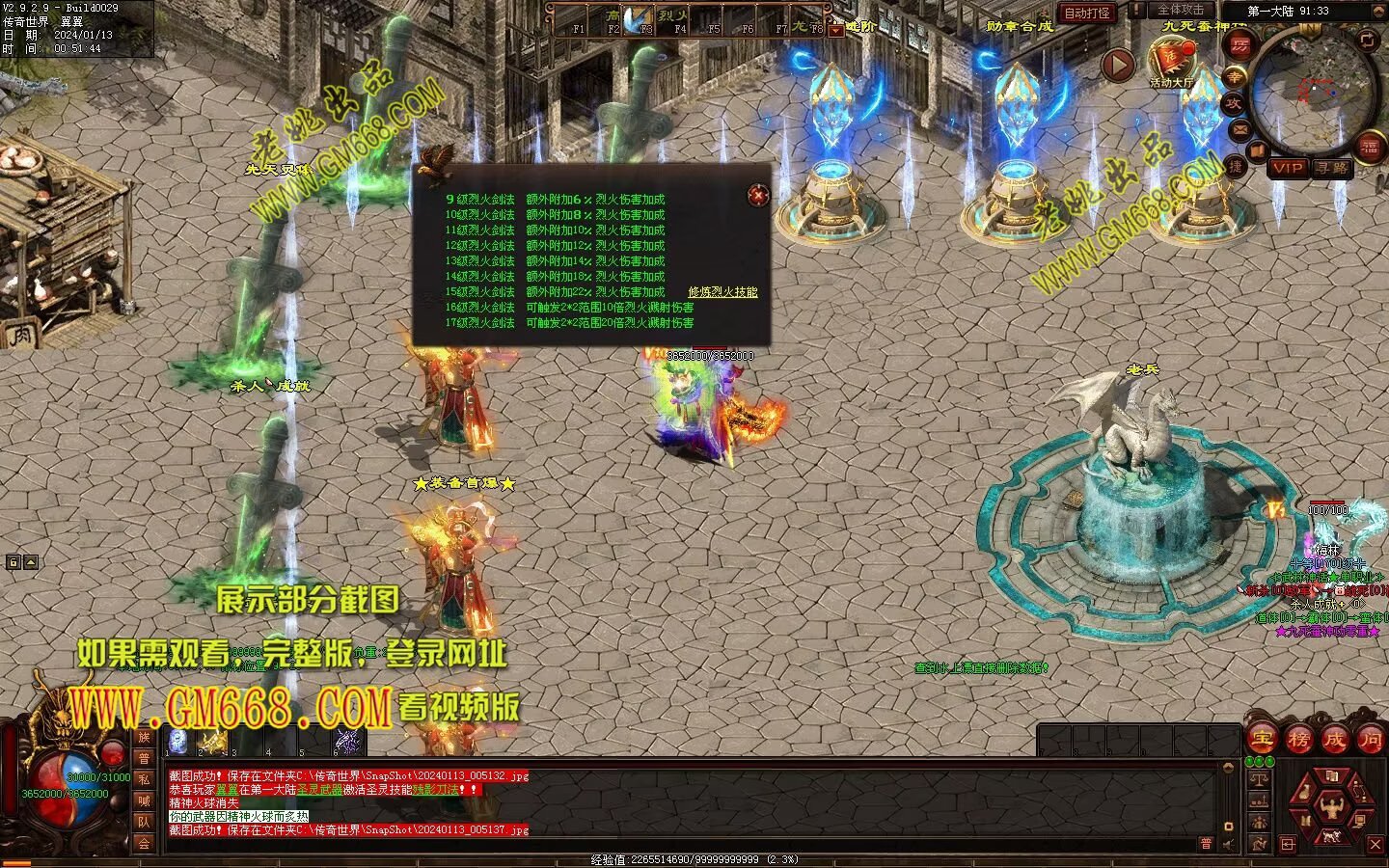
Task: Click the 历 calendar button beside minimap
Action: click(x=1239, y=46)
